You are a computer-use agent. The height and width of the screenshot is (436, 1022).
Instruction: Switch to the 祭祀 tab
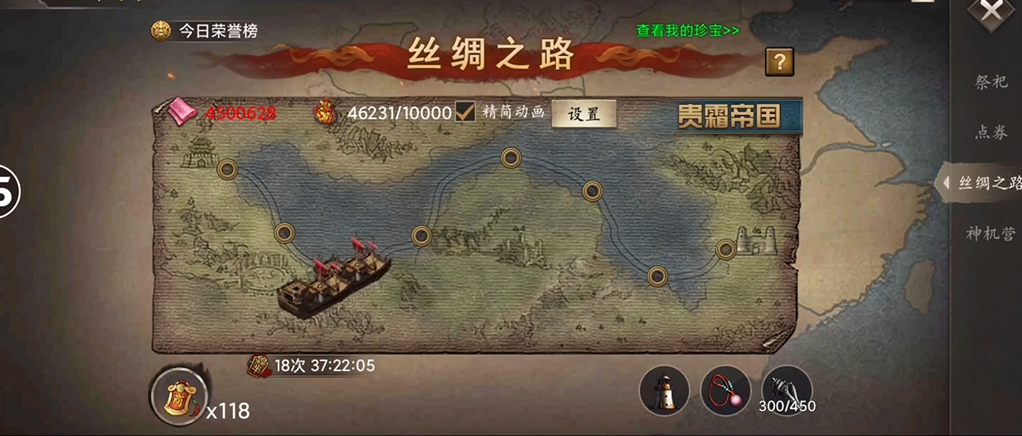click(x=991, y=82)
